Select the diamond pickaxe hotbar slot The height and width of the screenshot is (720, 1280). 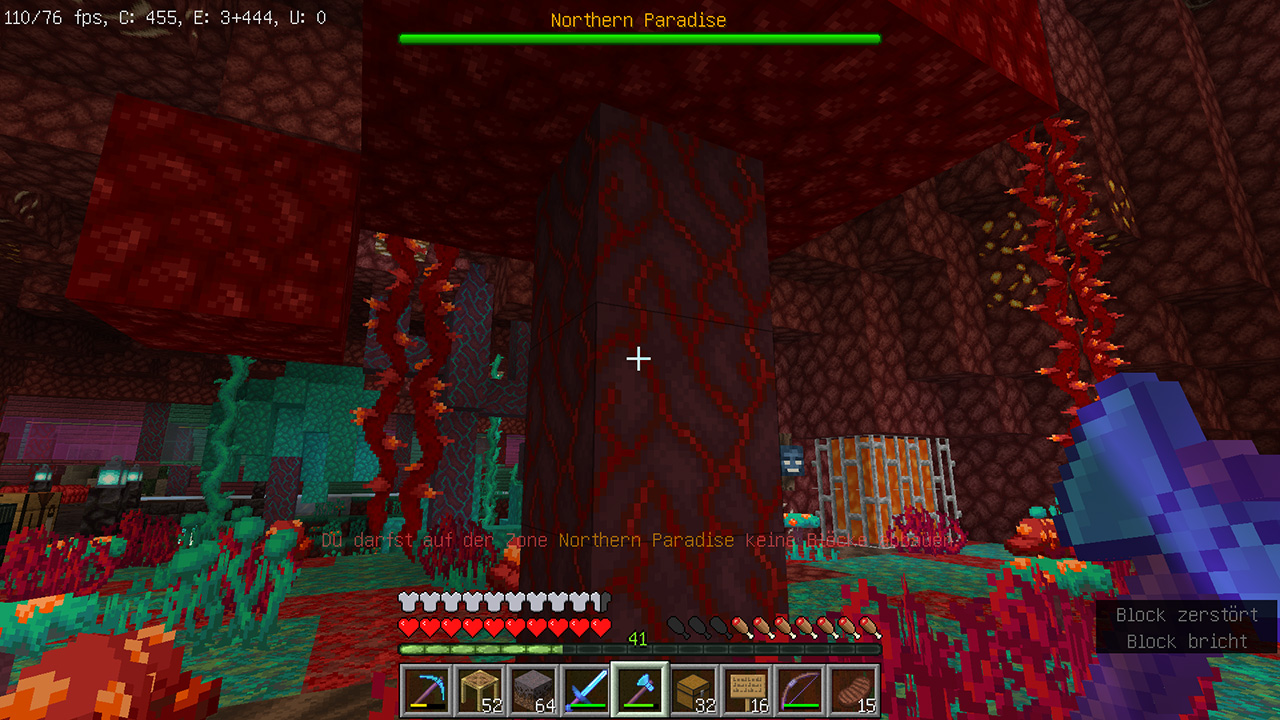tap(427, 690)
